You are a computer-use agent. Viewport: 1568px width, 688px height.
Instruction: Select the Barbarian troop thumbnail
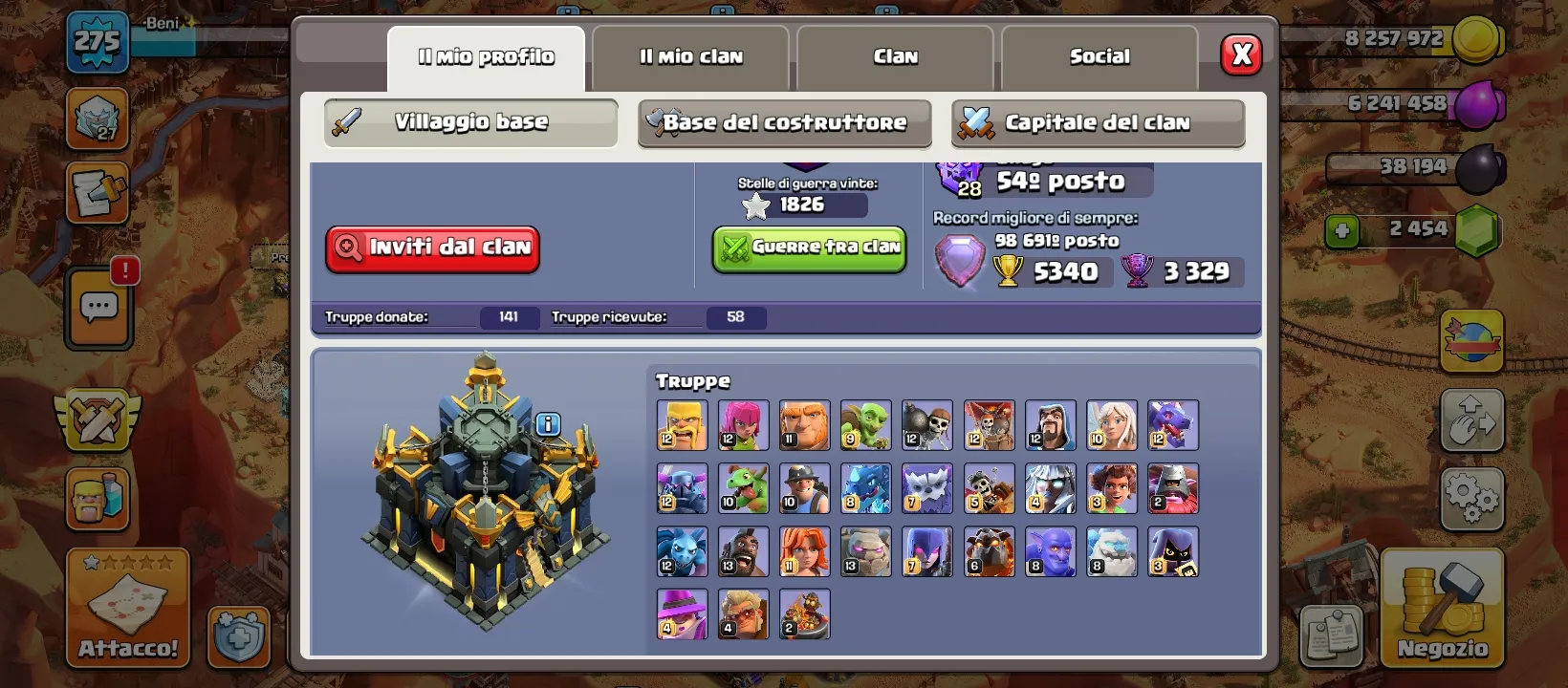pyautogui.click(x=681, y=424)
